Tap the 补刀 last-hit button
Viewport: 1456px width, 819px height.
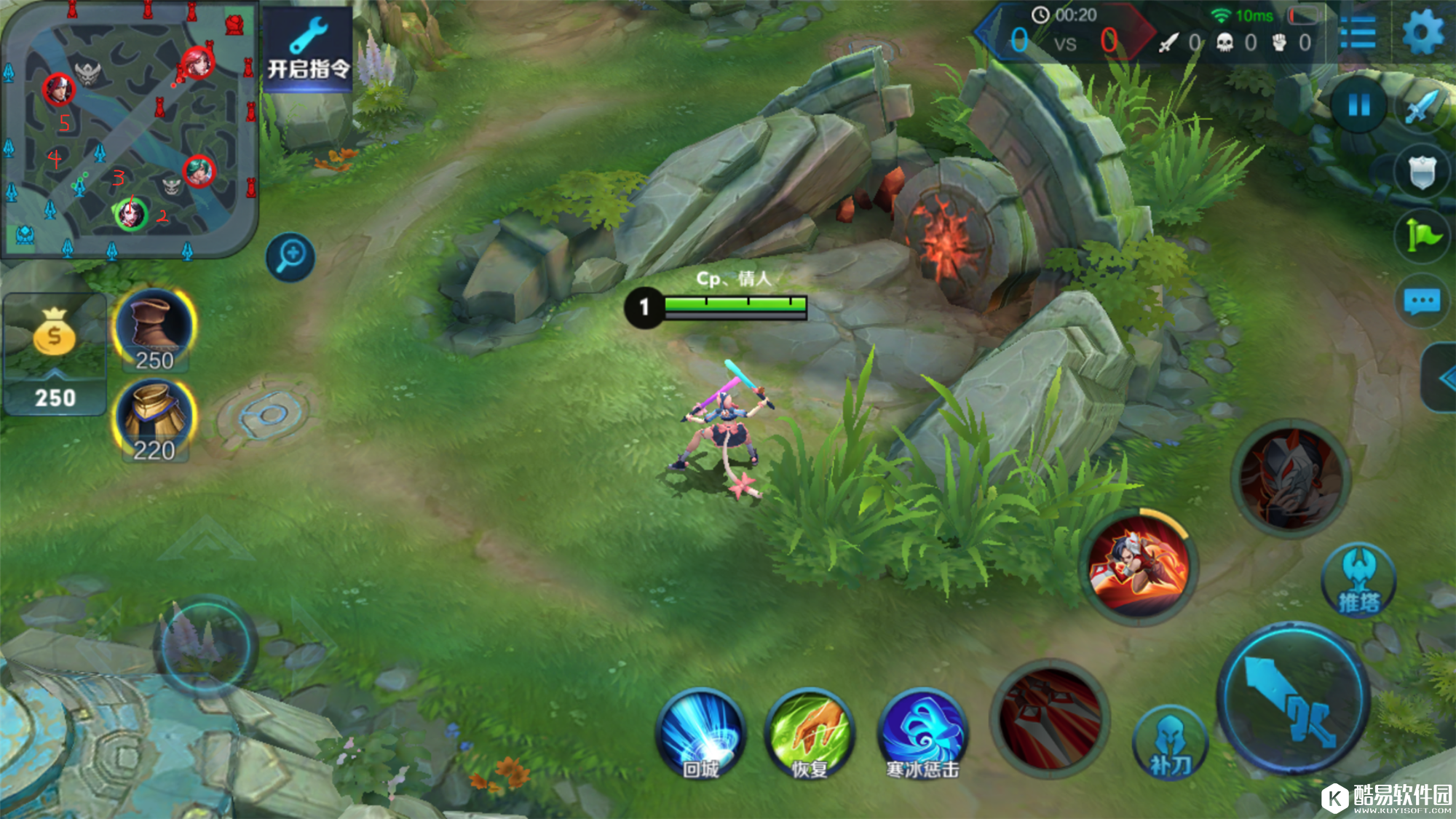pyautogui.click(x=1170, y=743)
